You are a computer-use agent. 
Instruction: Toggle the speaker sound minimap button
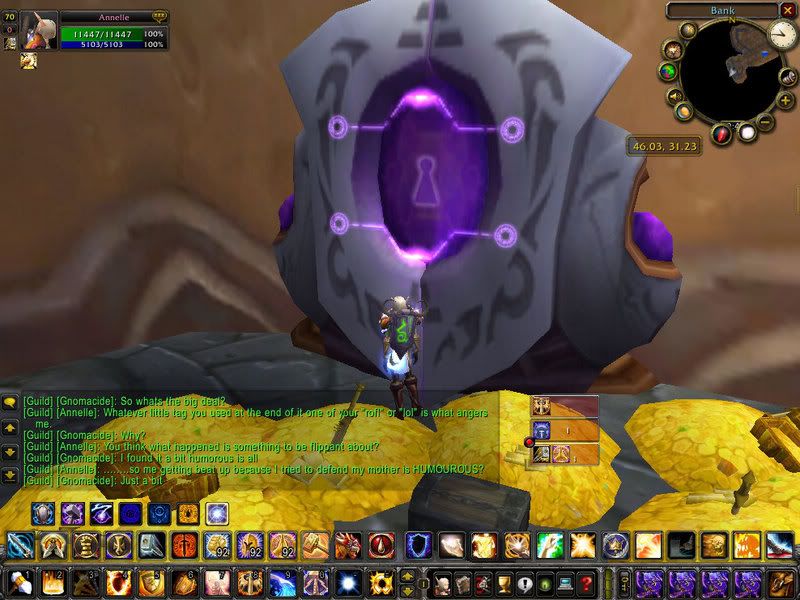[676, 97]
